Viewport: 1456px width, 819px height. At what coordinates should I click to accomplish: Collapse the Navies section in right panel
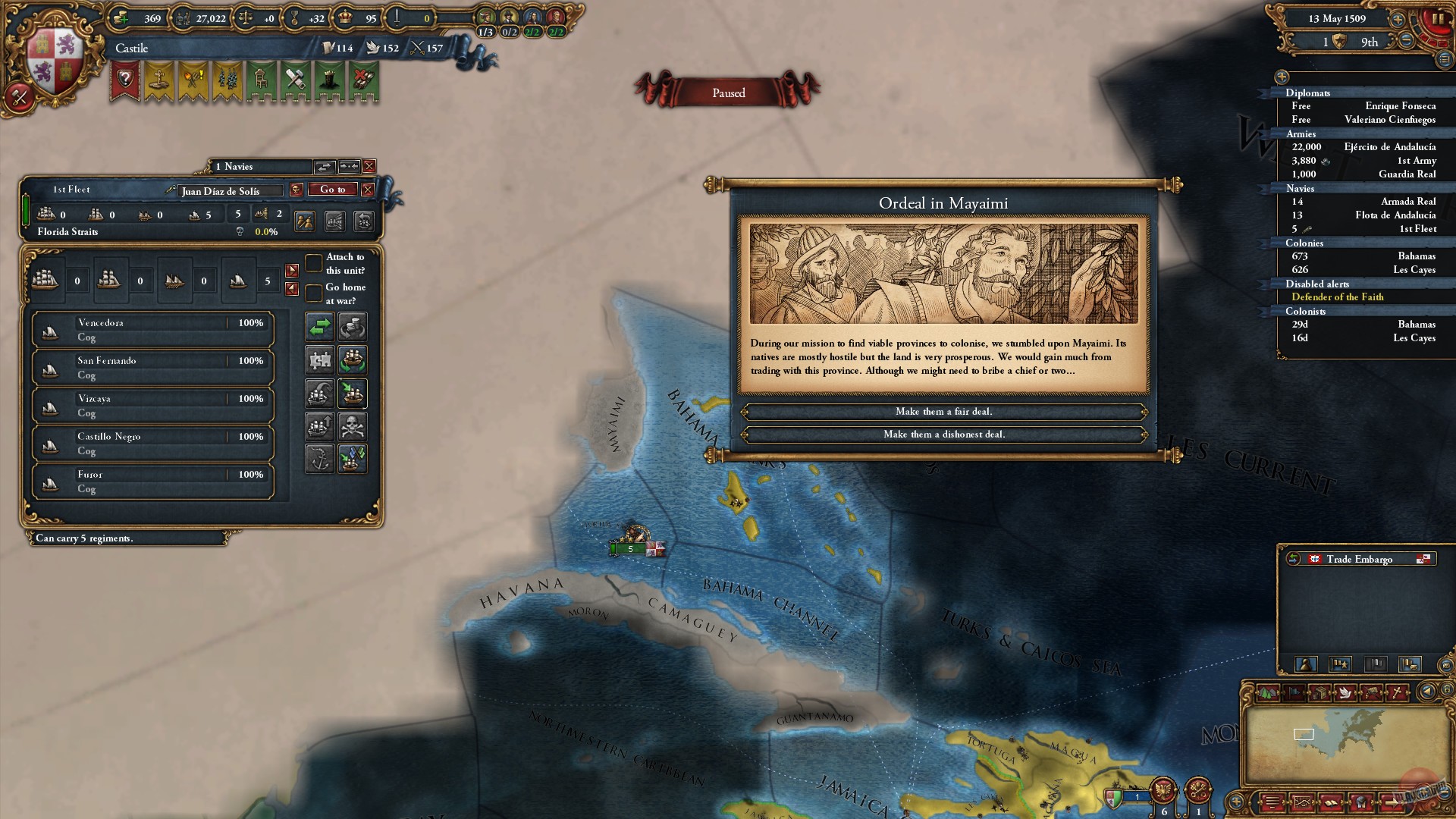point(1301,188)
